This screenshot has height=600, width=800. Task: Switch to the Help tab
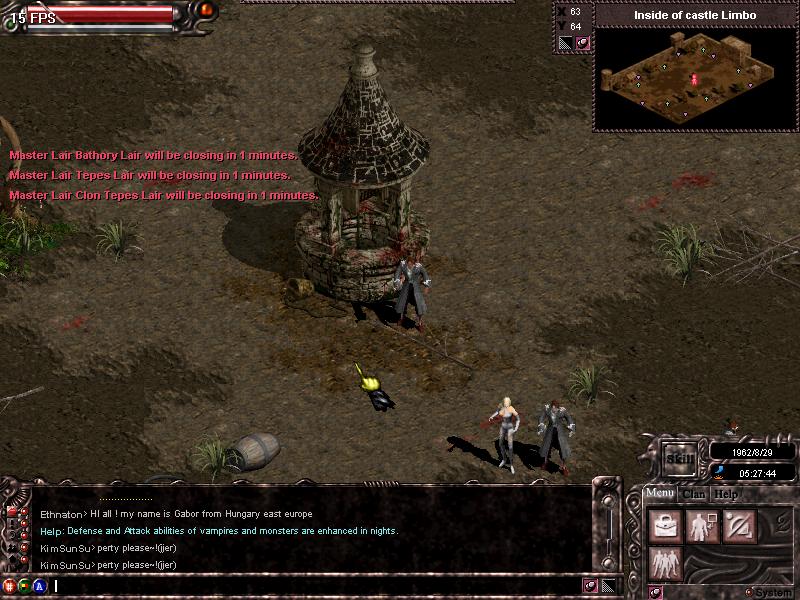pos(726,494)
